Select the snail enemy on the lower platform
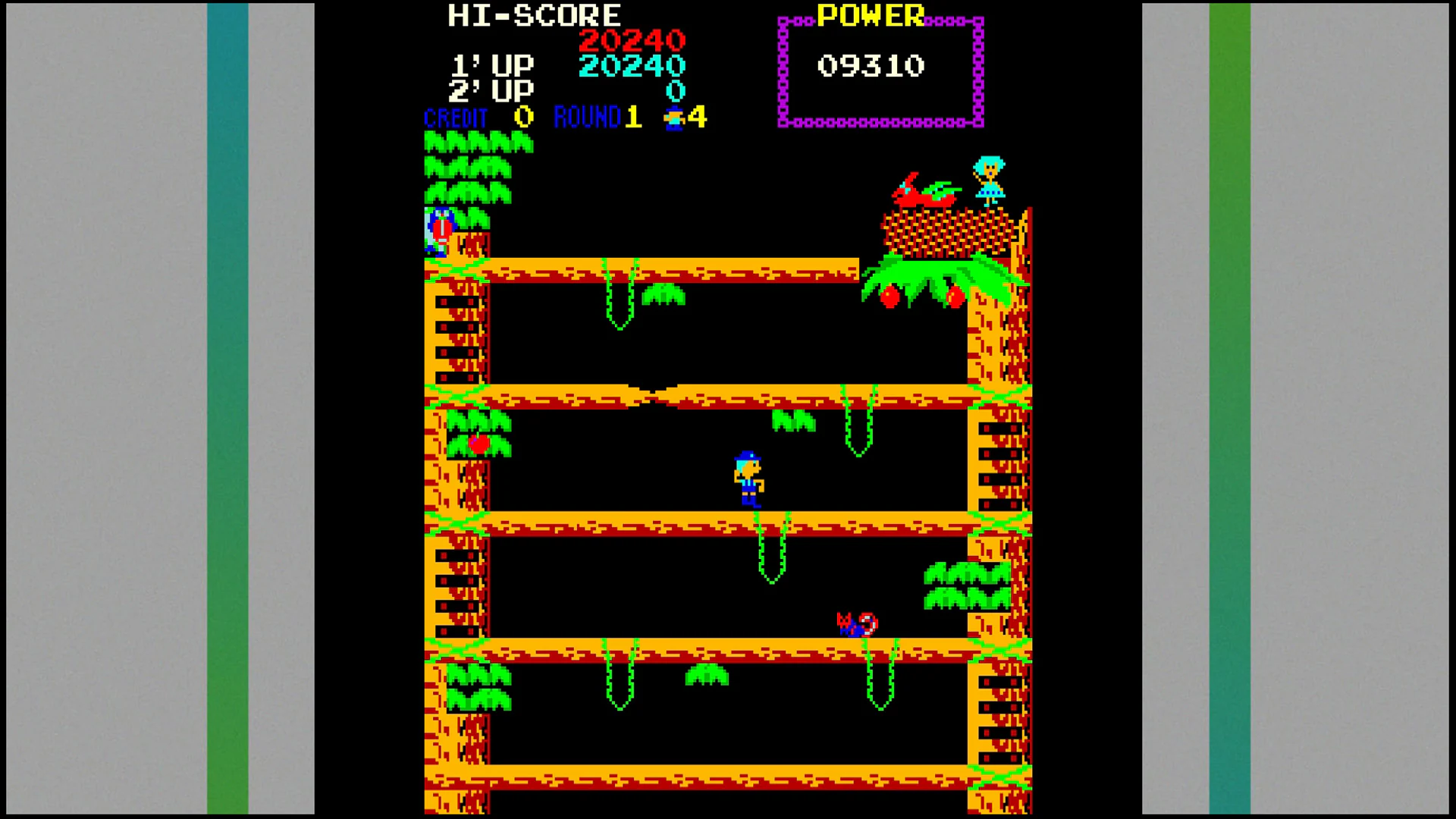Image resolution: width=1456 pixels, height=819 pixels. 855,626
